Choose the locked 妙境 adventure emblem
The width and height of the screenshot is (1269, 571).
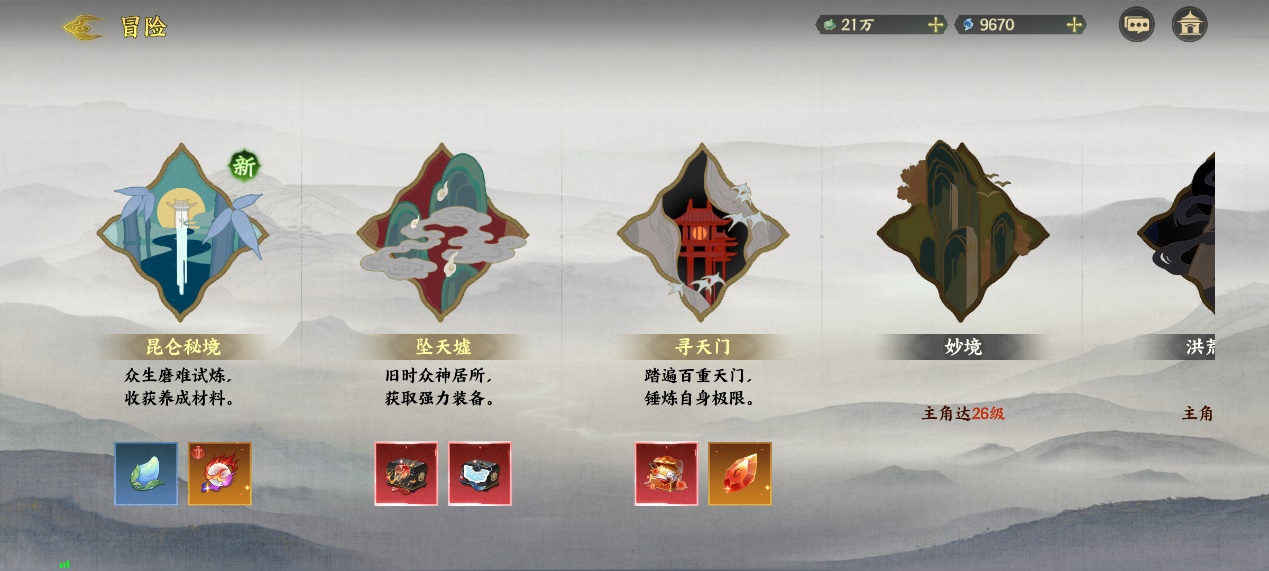963,232
